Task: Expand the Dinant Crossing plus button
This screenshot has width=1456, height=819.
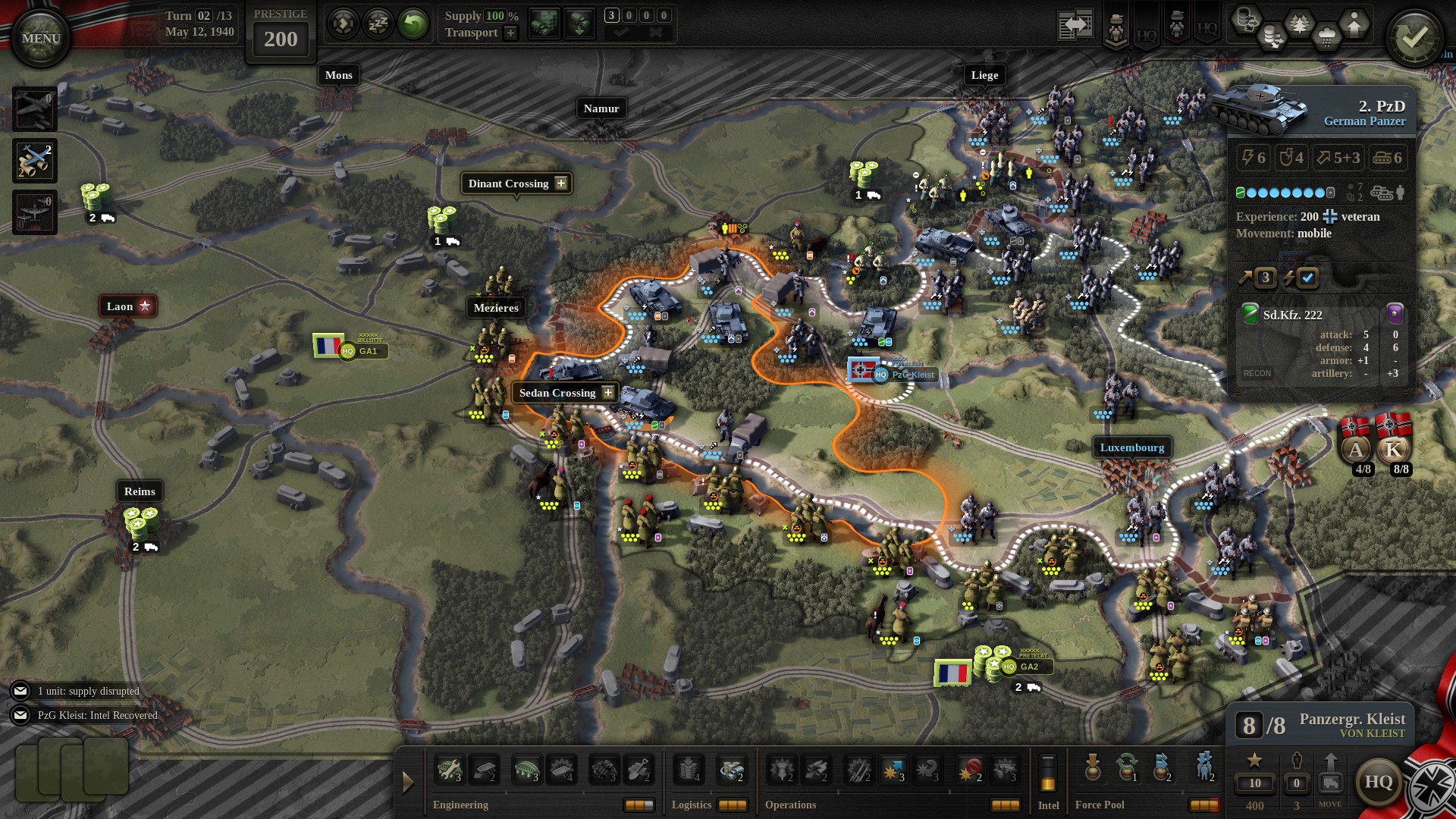Action: click(561, 184)
